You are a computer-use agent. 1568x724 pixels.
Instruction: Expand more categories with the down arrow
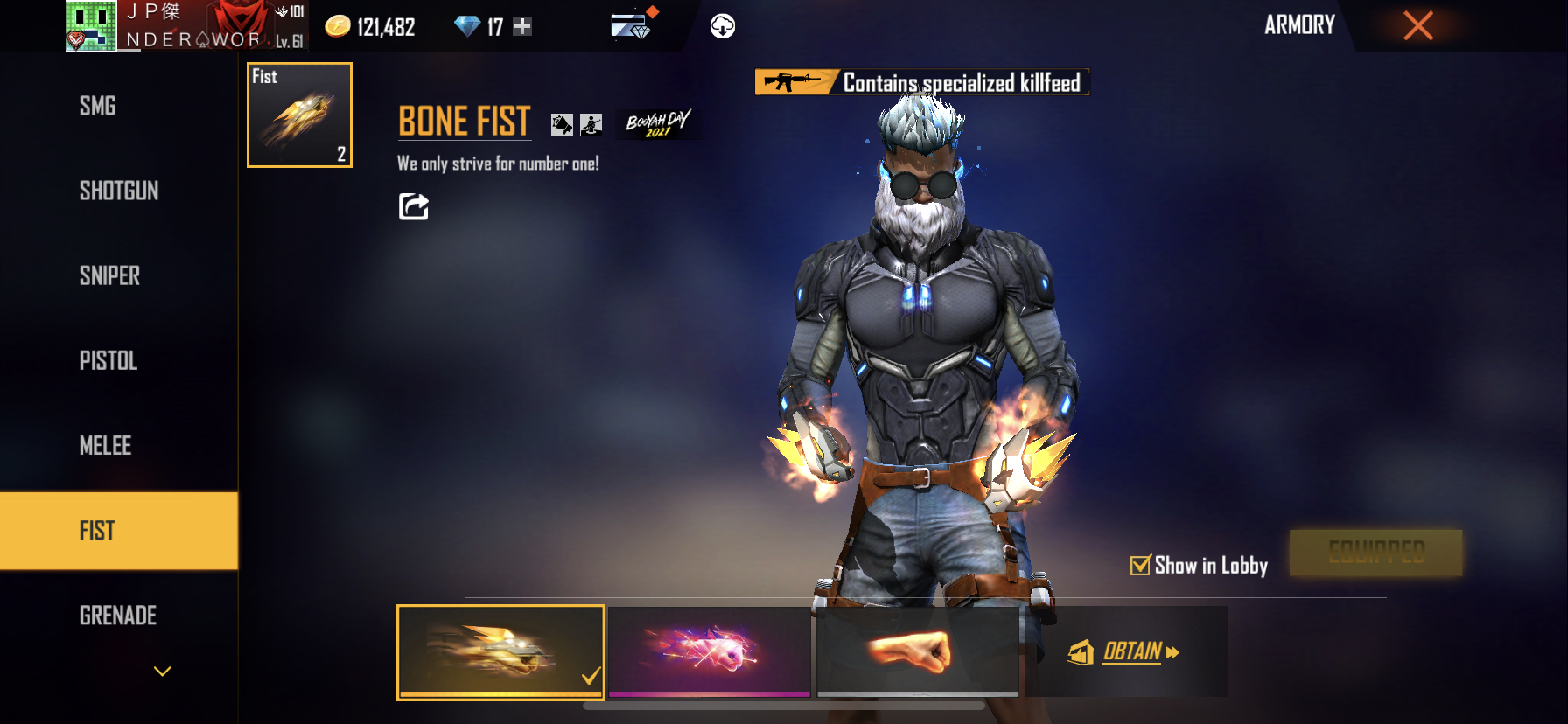(162, 672)
